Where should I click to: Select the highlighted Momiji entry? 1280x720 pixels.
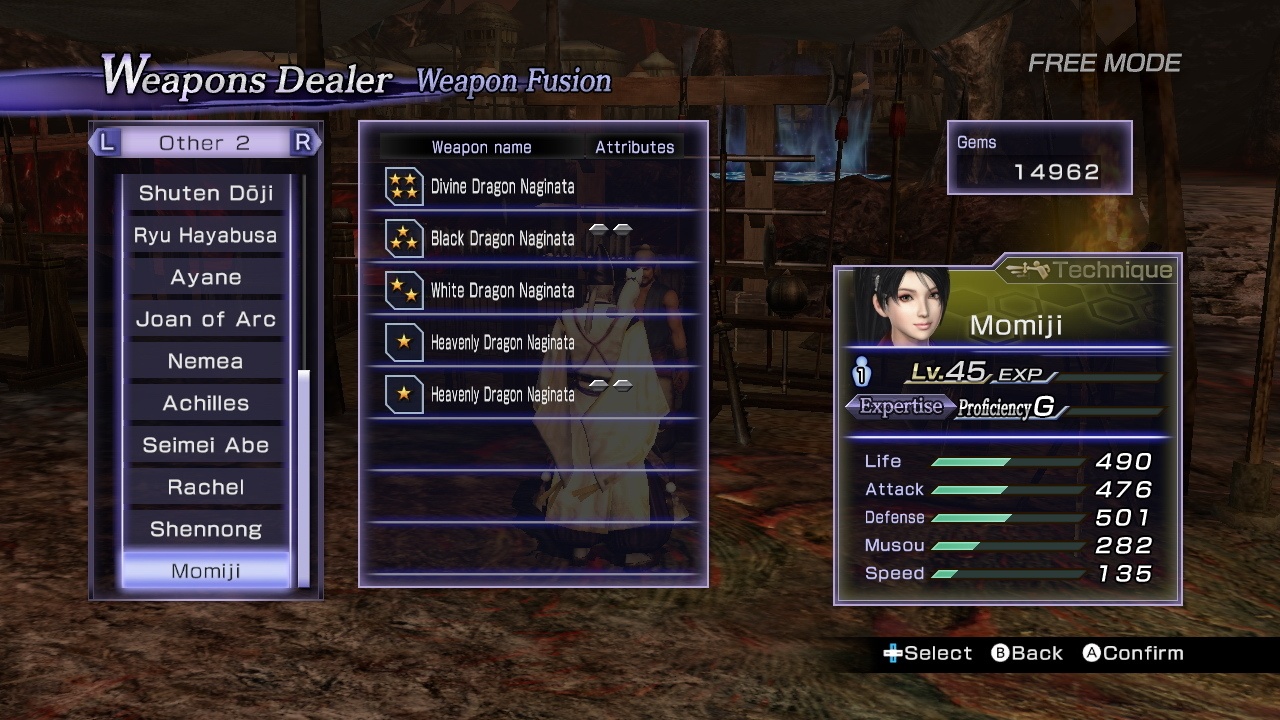206,571
